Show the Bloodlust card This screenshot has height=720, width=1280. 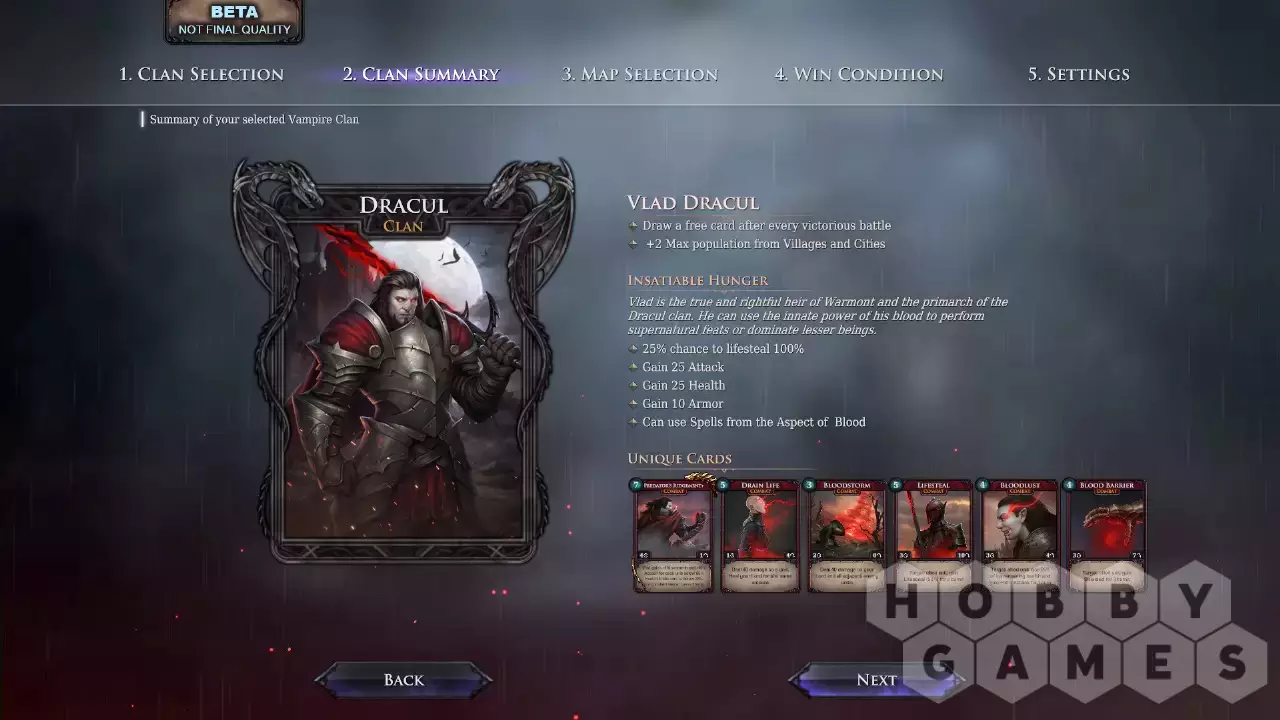click(x=1019, y=535)
